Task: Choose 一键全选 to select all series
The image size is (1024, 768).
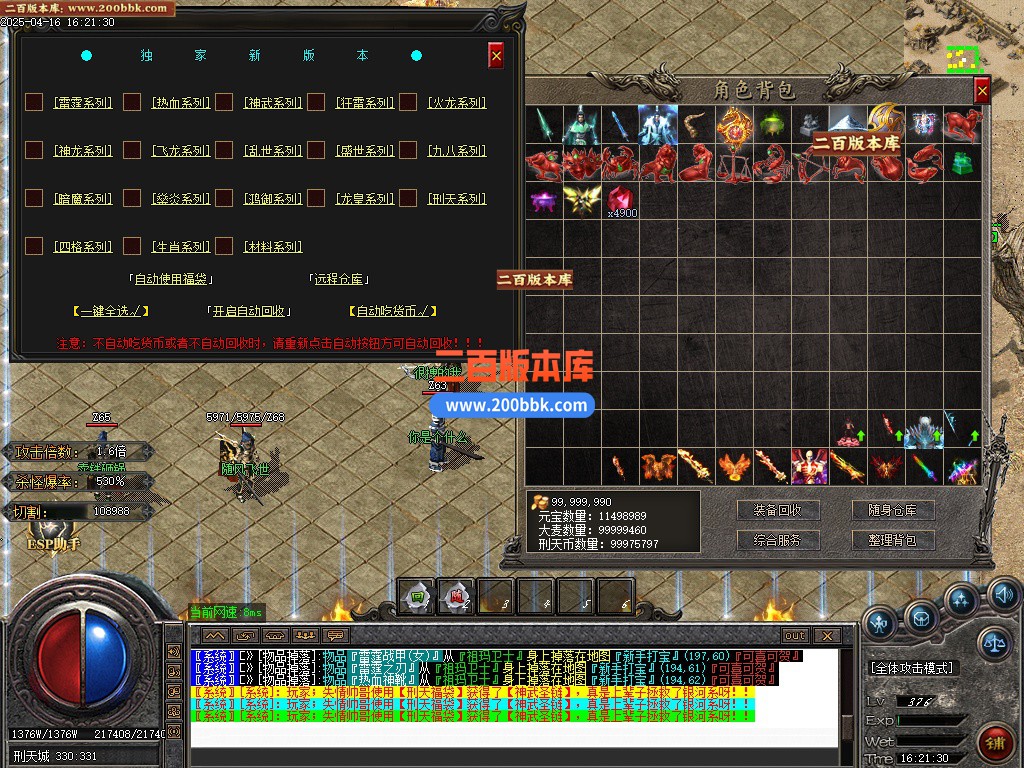Action: coord(111,311)
